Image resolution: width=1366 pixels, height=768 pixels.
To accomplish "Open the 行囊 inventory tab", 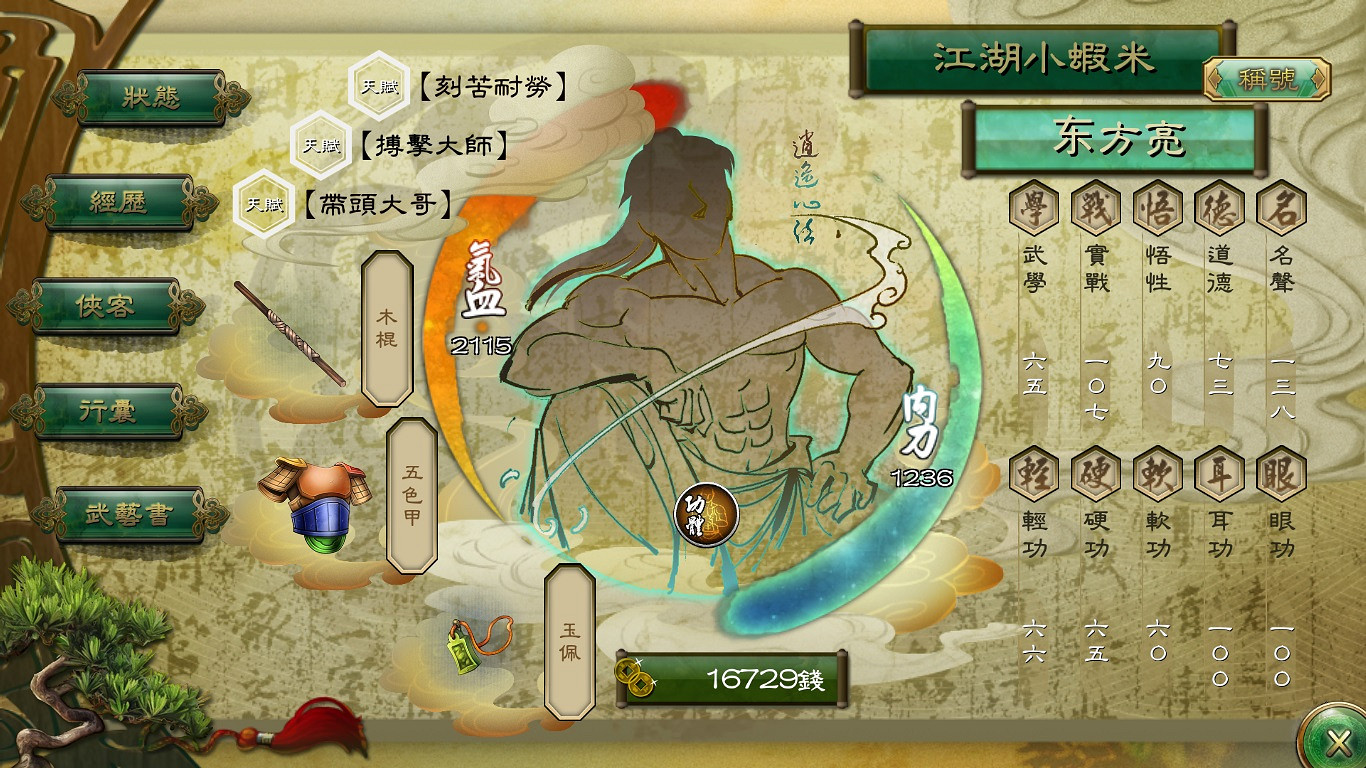I will tap(108, 410).
